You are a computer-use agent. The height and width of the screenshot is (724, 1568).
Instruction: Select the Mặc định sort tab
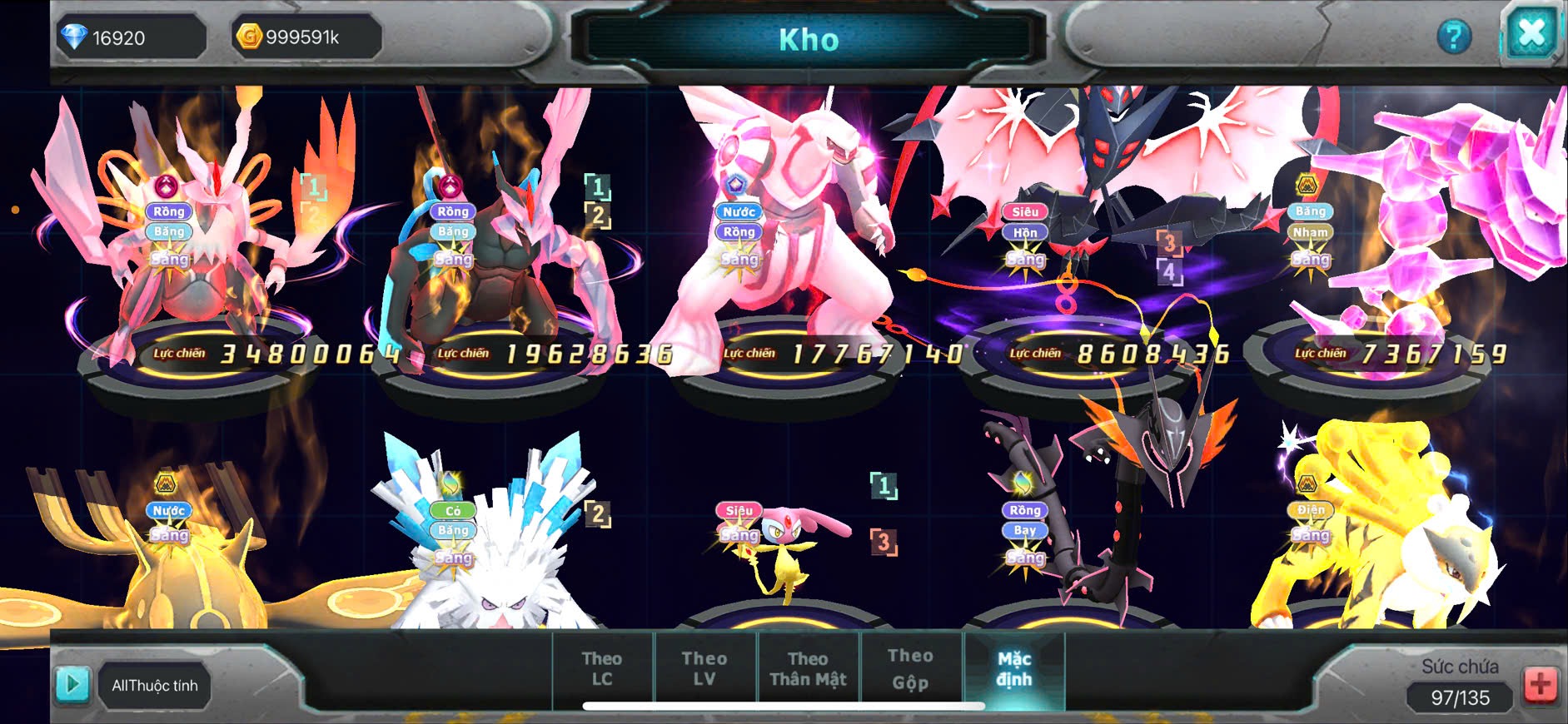[x=1014, y=669]
